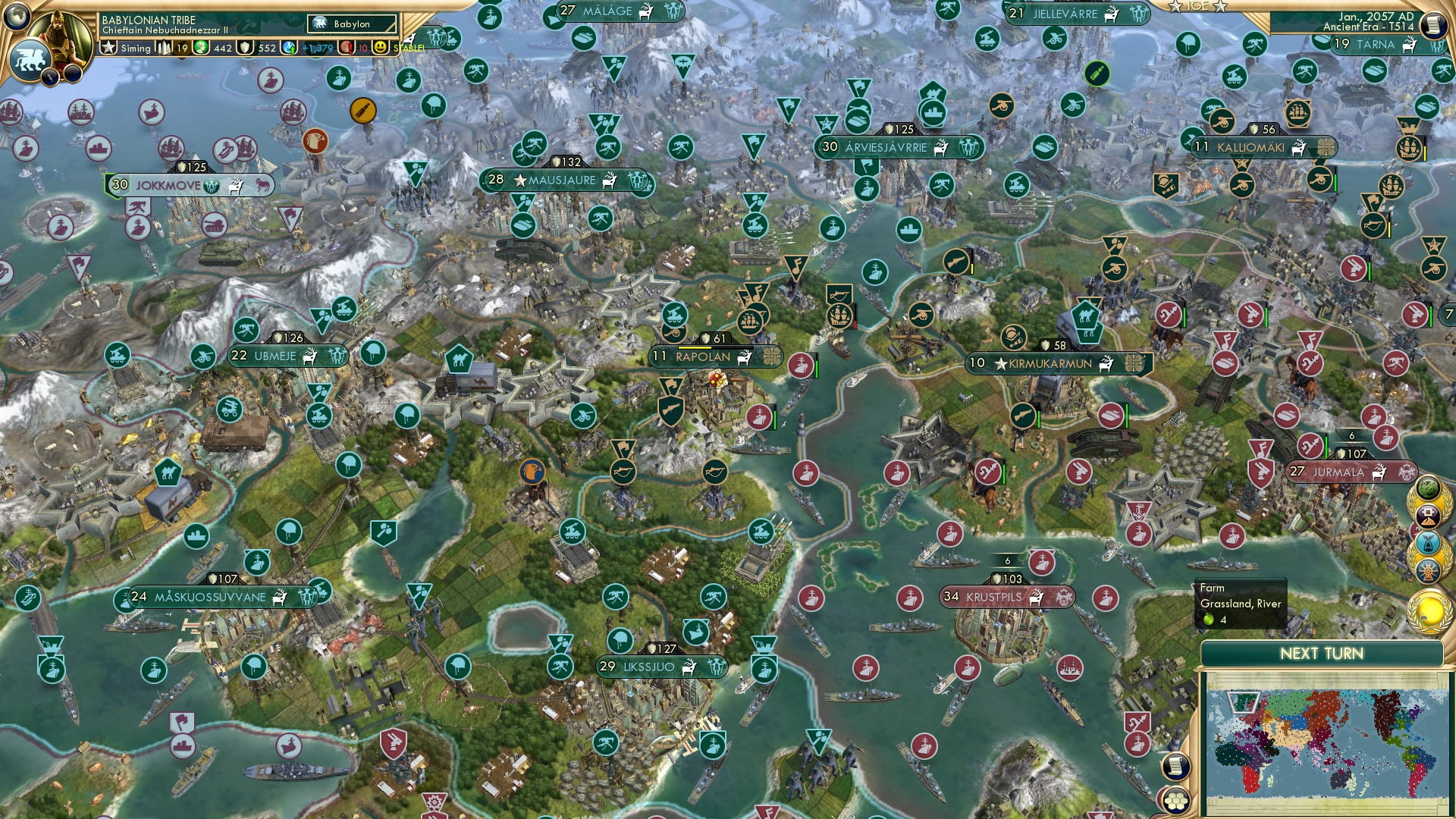Click the red sun notification medallion
Viewport: 1456px width, 819px height.
1428,570
